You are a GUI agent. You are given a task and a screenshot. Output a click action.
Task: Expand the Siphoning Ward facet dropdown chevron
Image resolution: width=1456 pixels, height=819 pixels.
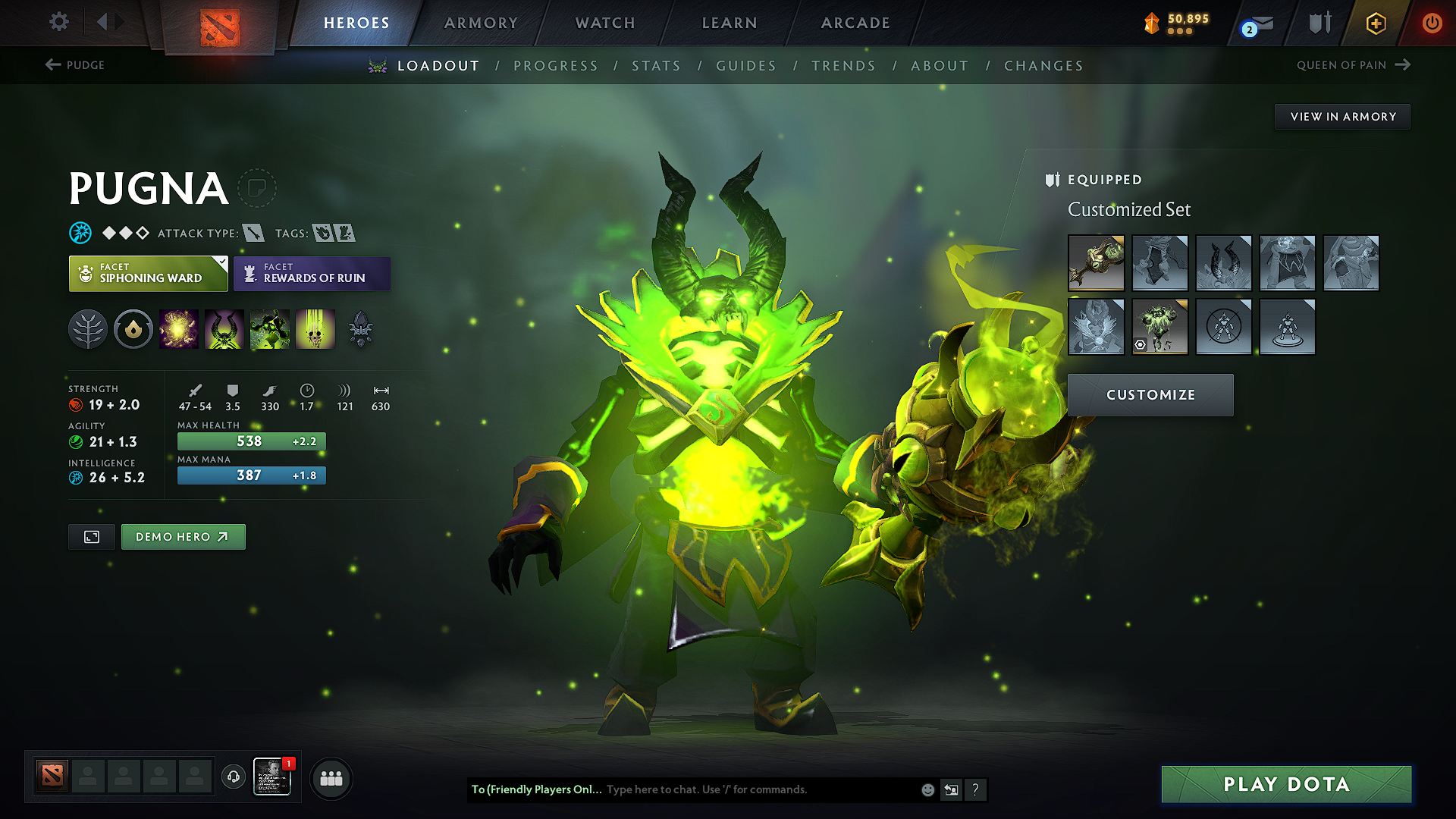221,263
